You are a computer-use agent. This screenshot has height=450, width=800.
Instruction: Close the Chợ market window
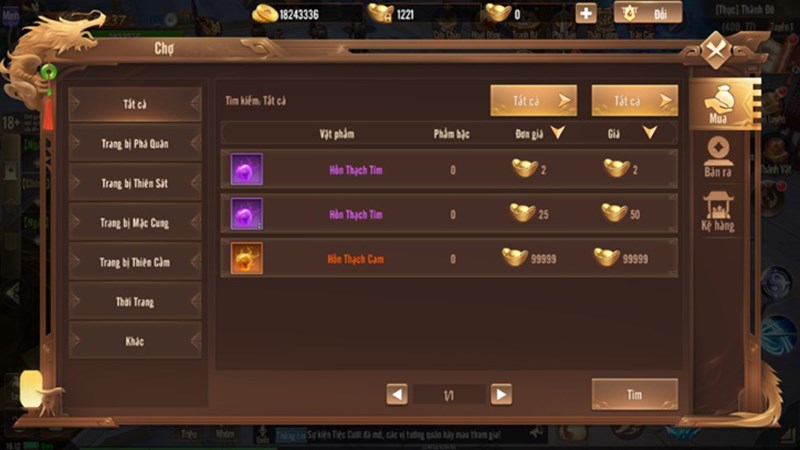[716, 50]
